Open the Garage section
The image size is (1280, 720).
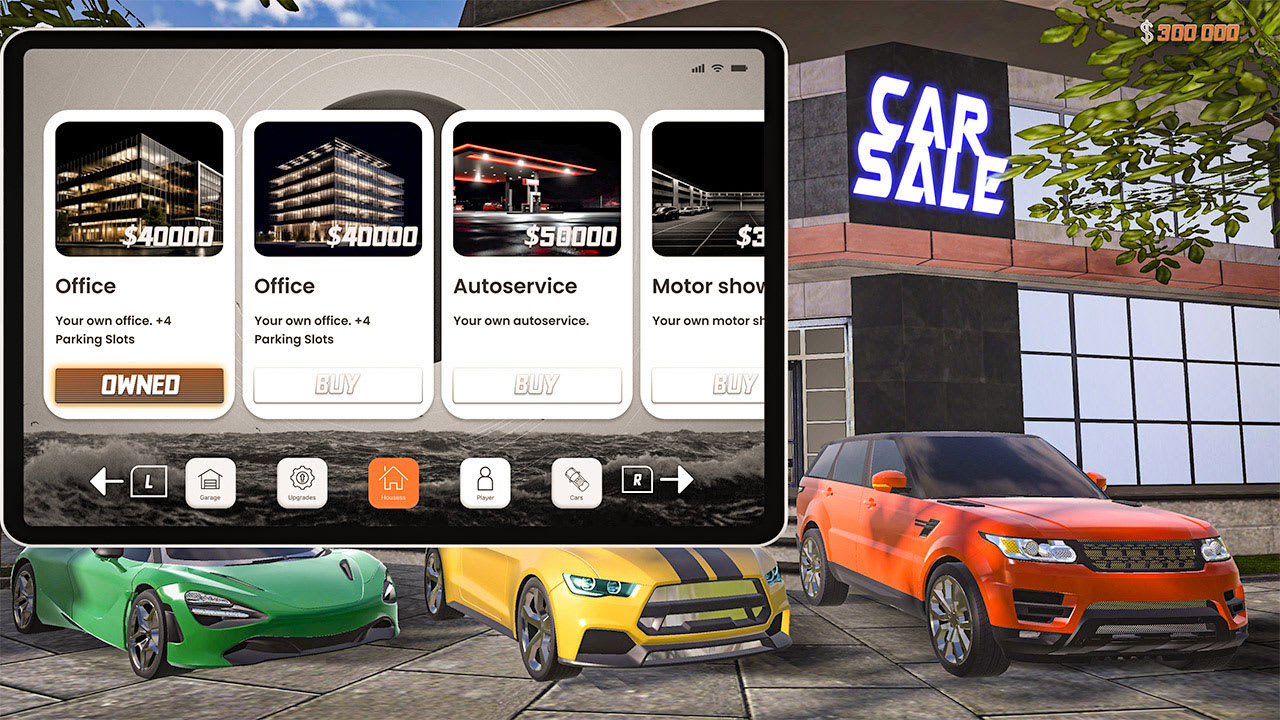coord(212,481)
